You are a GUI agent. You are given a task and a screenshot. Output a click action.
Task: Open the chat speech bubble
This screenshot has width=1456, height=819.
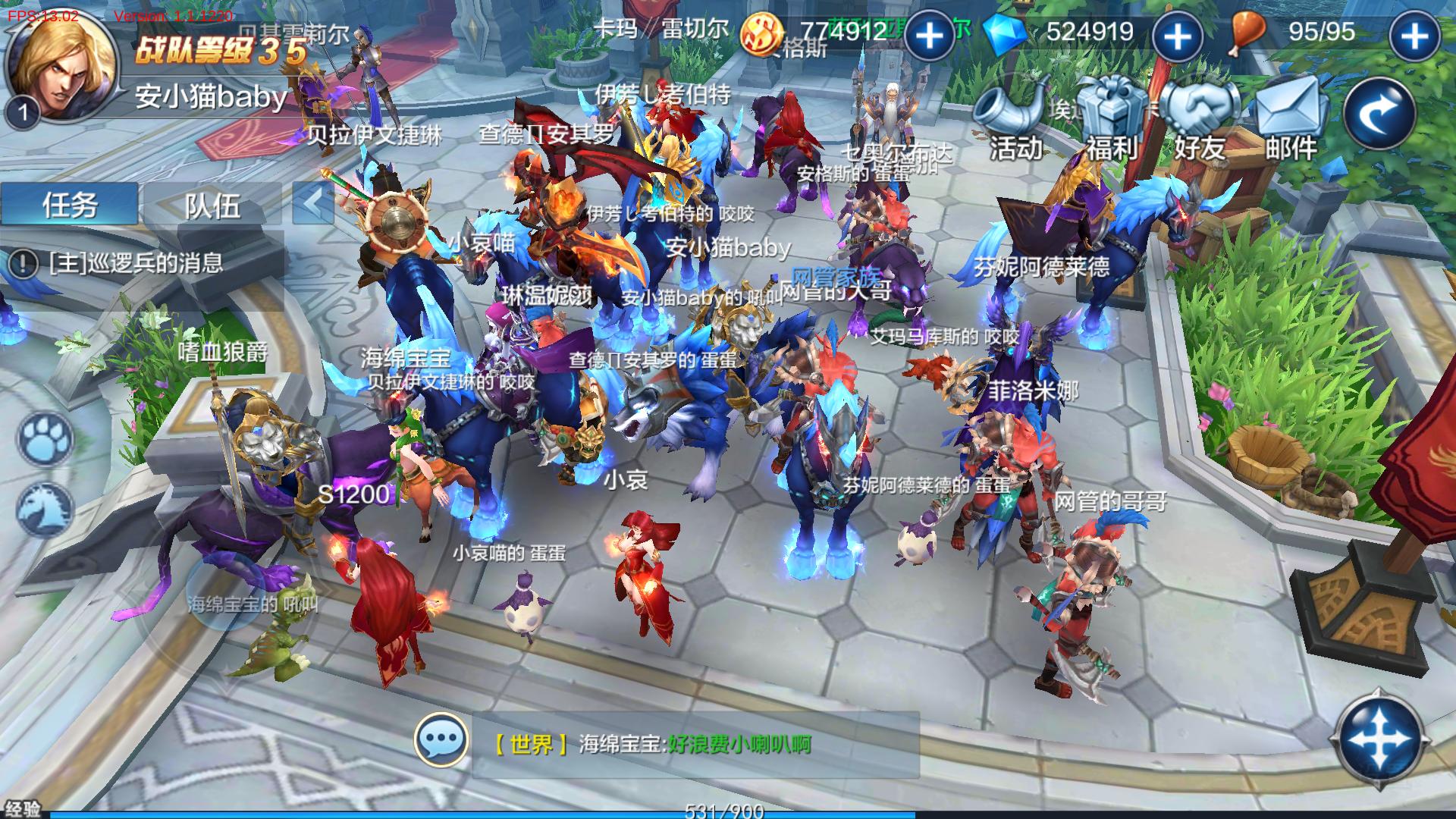pyautogui.click(x=441, y=739)
